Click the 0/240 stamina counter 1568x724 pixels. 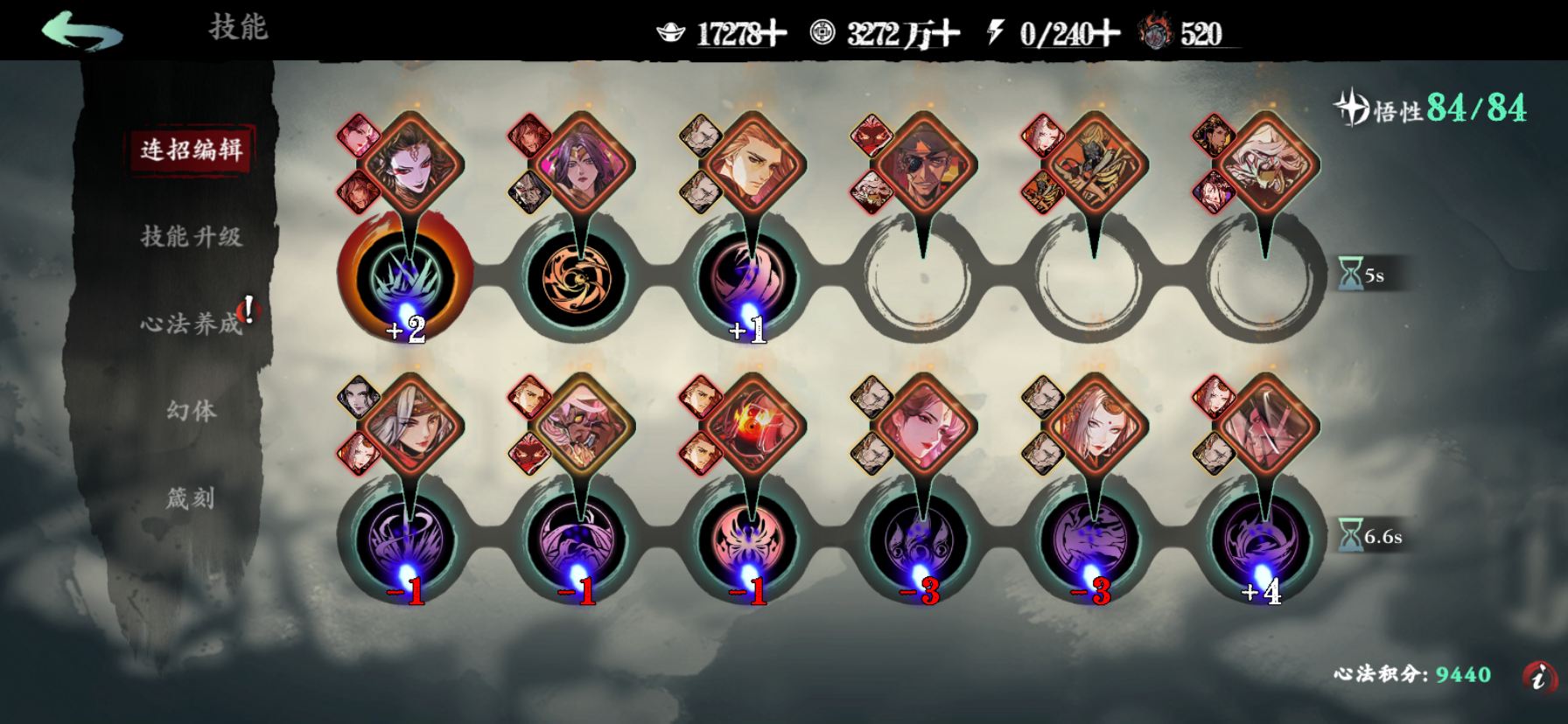click(x=1059, y=33)
